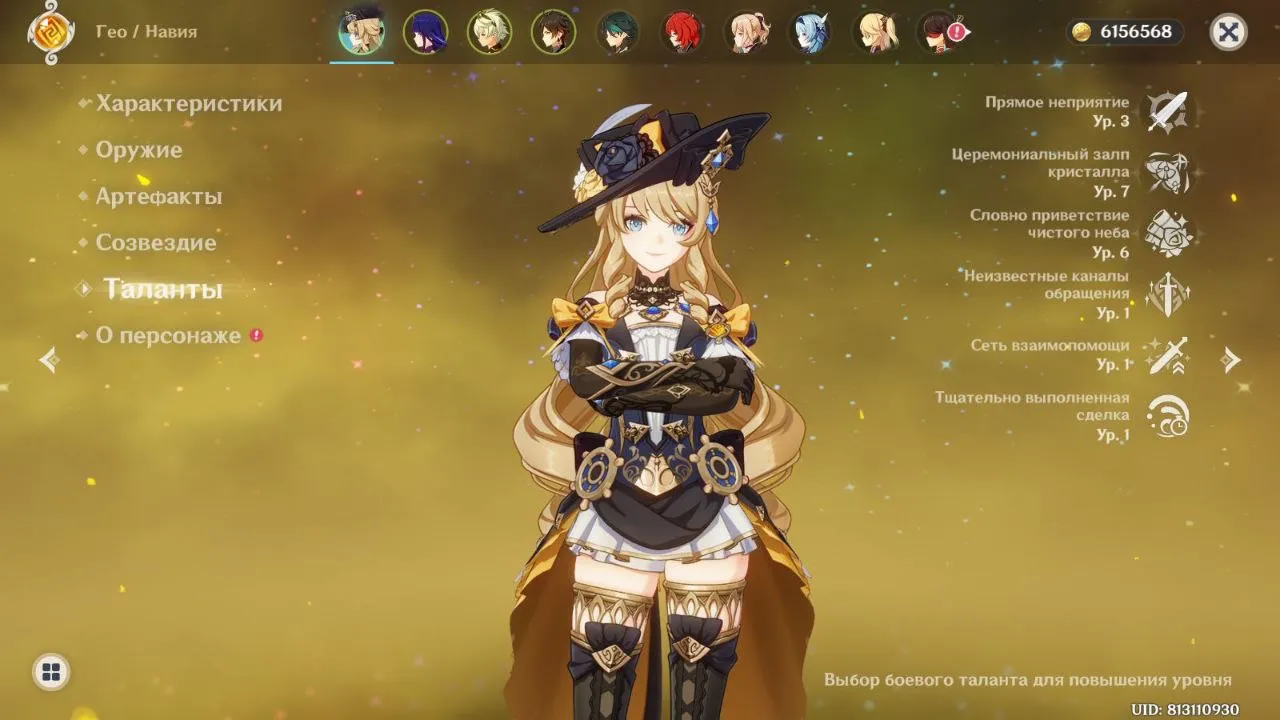
Task: Select the "Церемониальный залп кристалла" skill icon
Action: pyautogui.click(x=1168, y=170)
